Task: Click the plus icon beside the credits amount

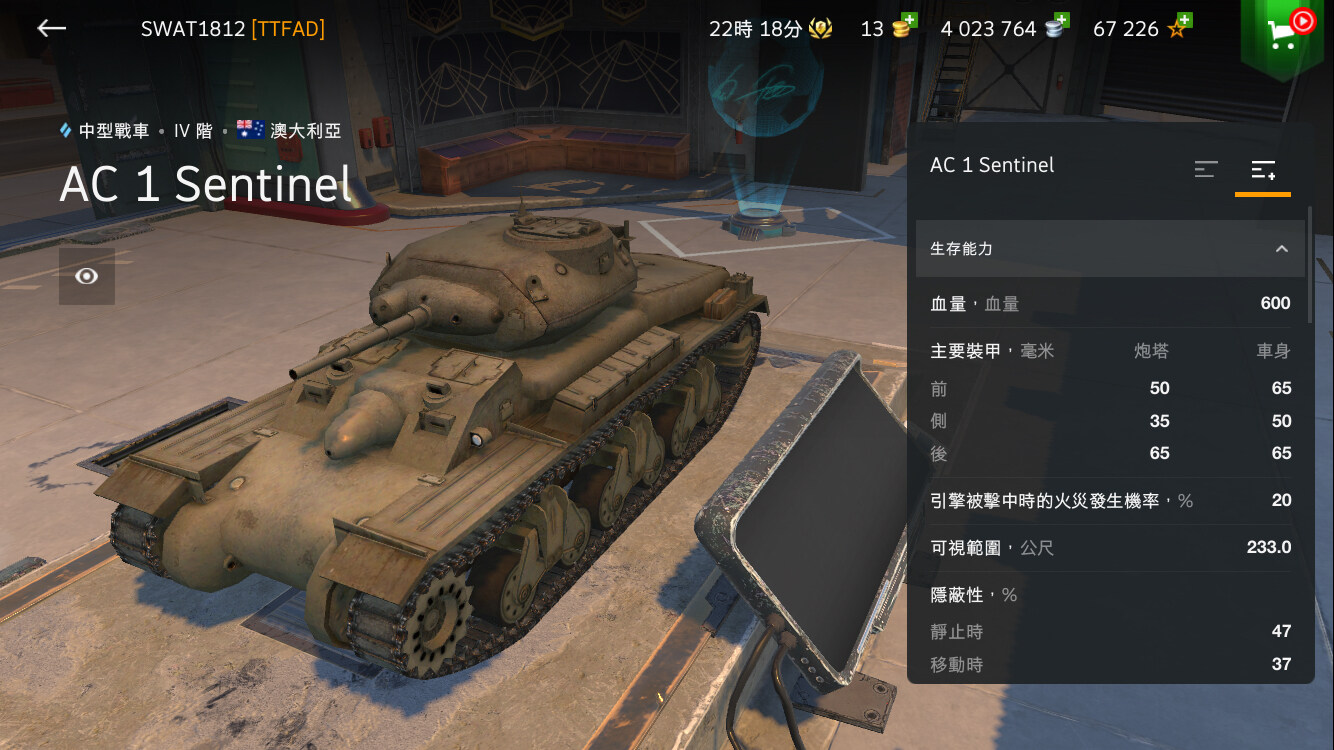Action: click(1064, 18)
